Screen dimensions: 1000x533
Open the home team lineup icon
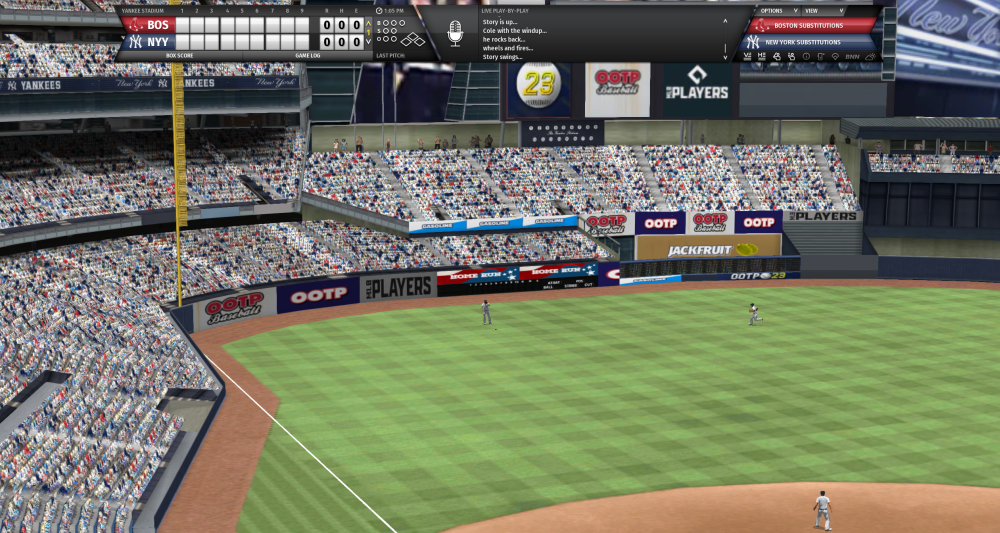[762, 57]
